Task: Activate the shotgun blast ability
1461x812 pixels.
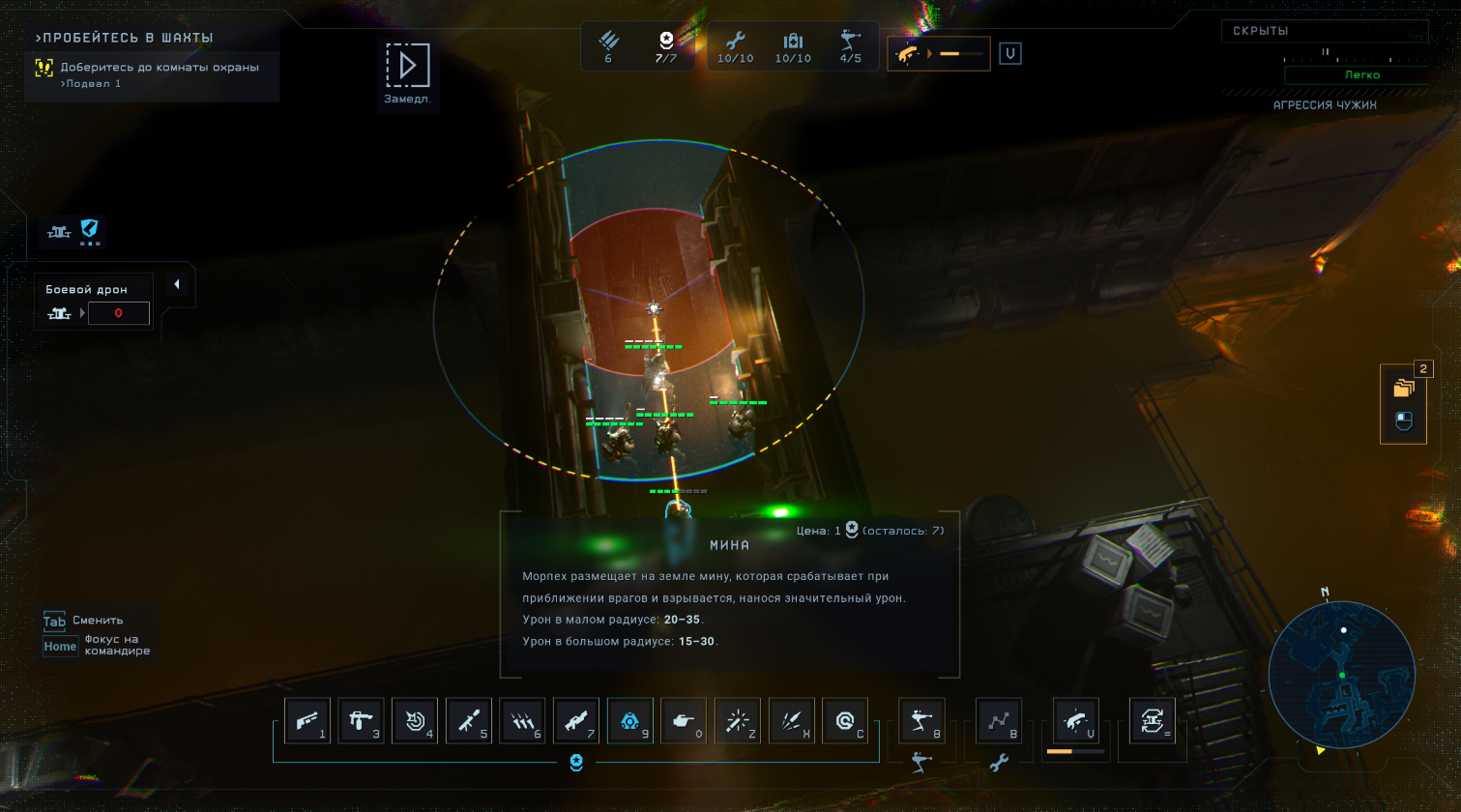Action: coord(307,721)
